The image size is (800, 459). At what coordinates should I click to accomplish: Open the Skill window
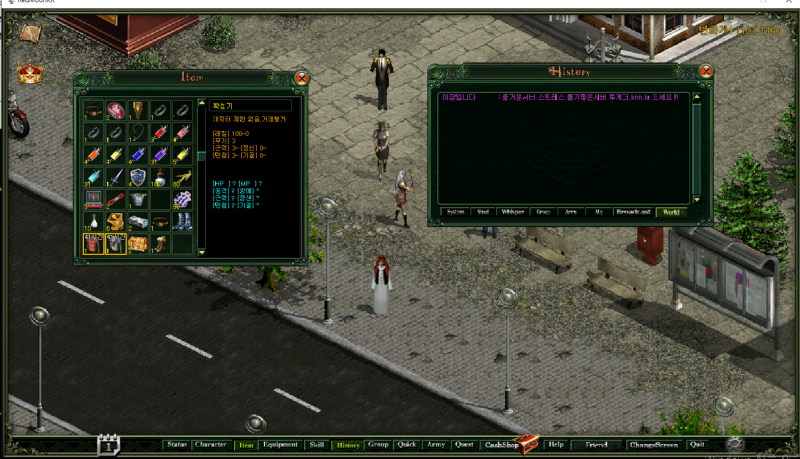pos(316,444)
